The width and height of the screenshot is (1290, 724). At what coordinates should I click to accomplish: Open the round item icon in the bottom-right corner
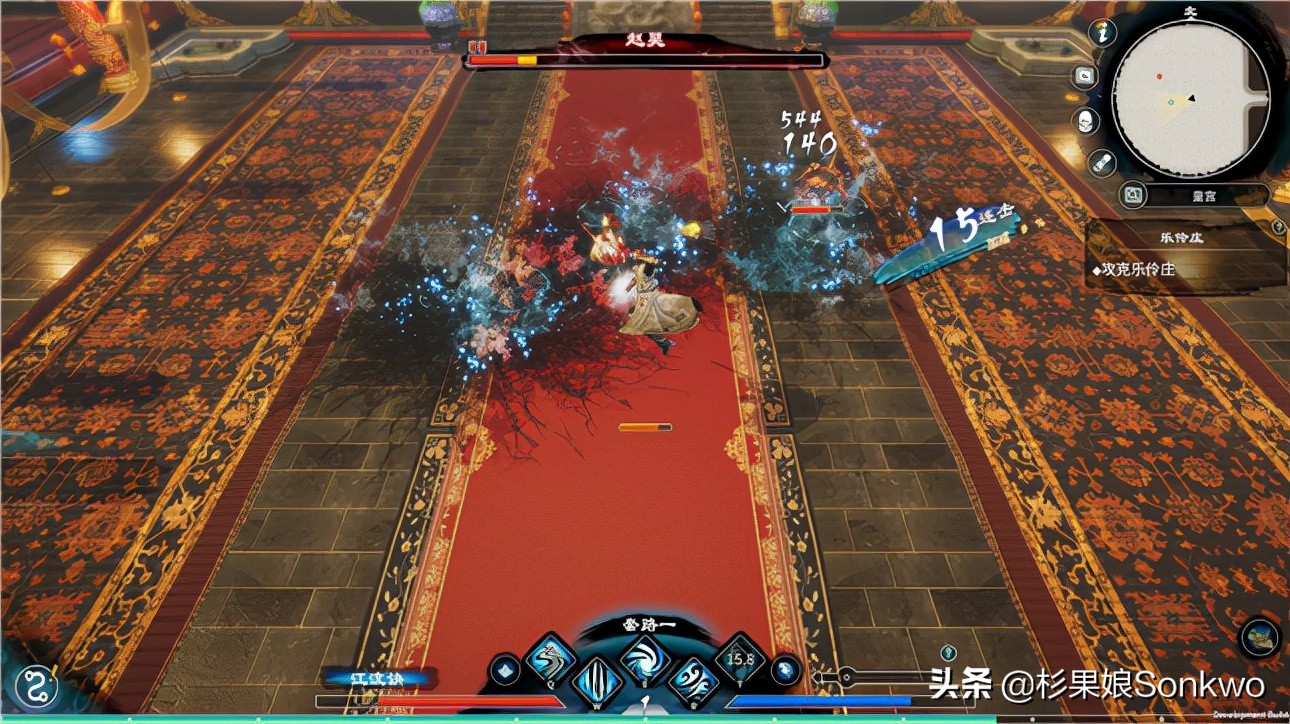click(x=1260, y=638)
